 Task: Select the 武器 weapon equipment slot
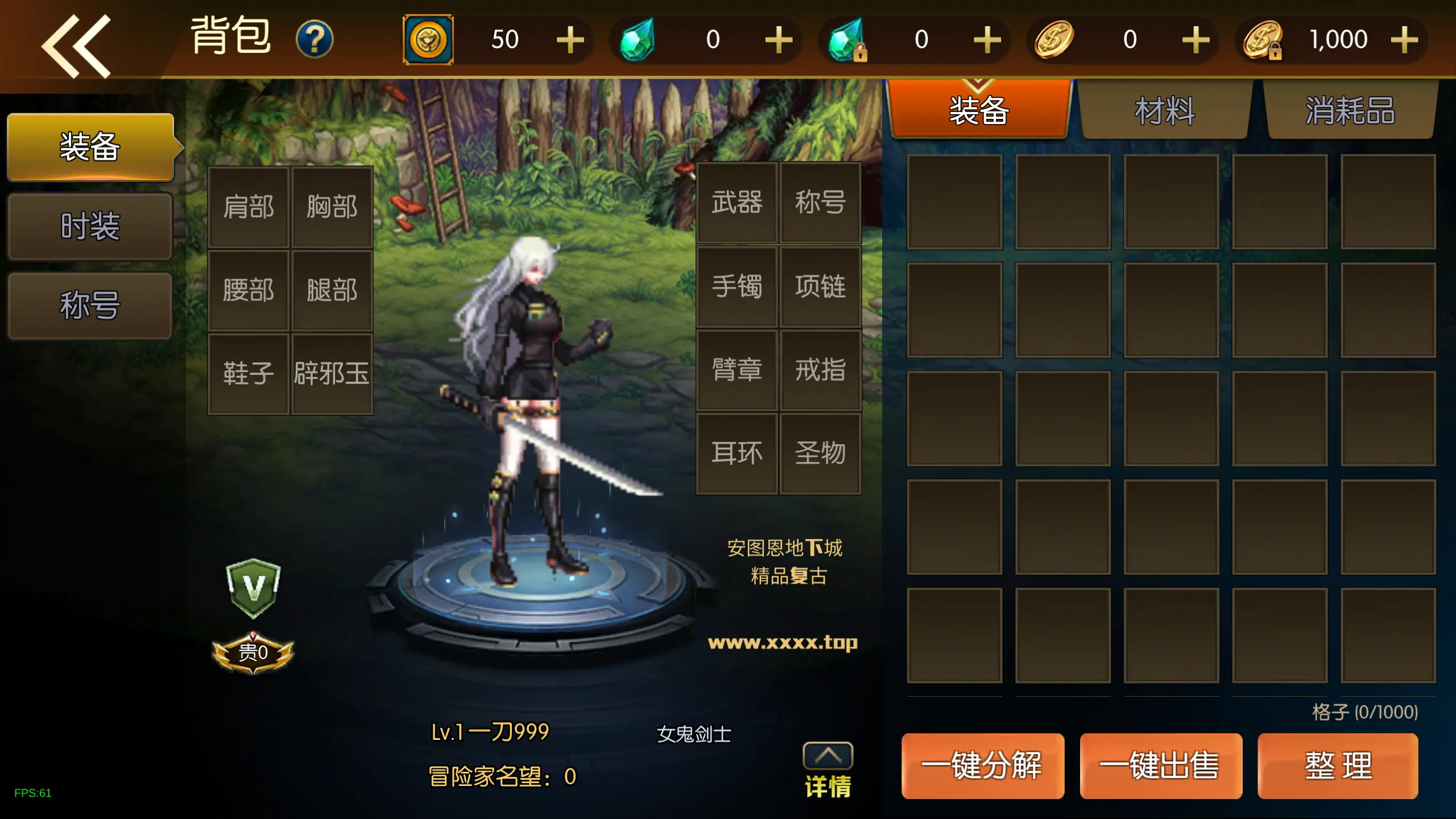coord(737,204)
